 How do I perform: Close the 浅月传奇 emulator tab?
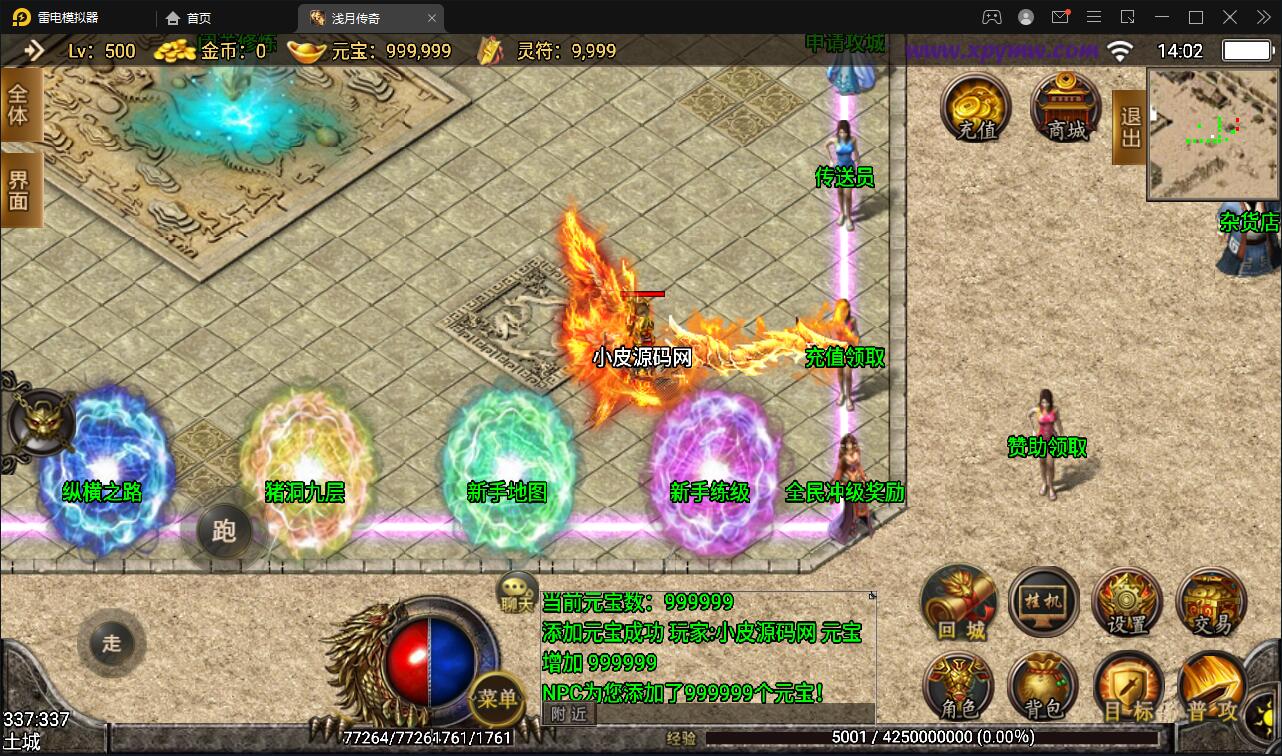click(432, 18)
